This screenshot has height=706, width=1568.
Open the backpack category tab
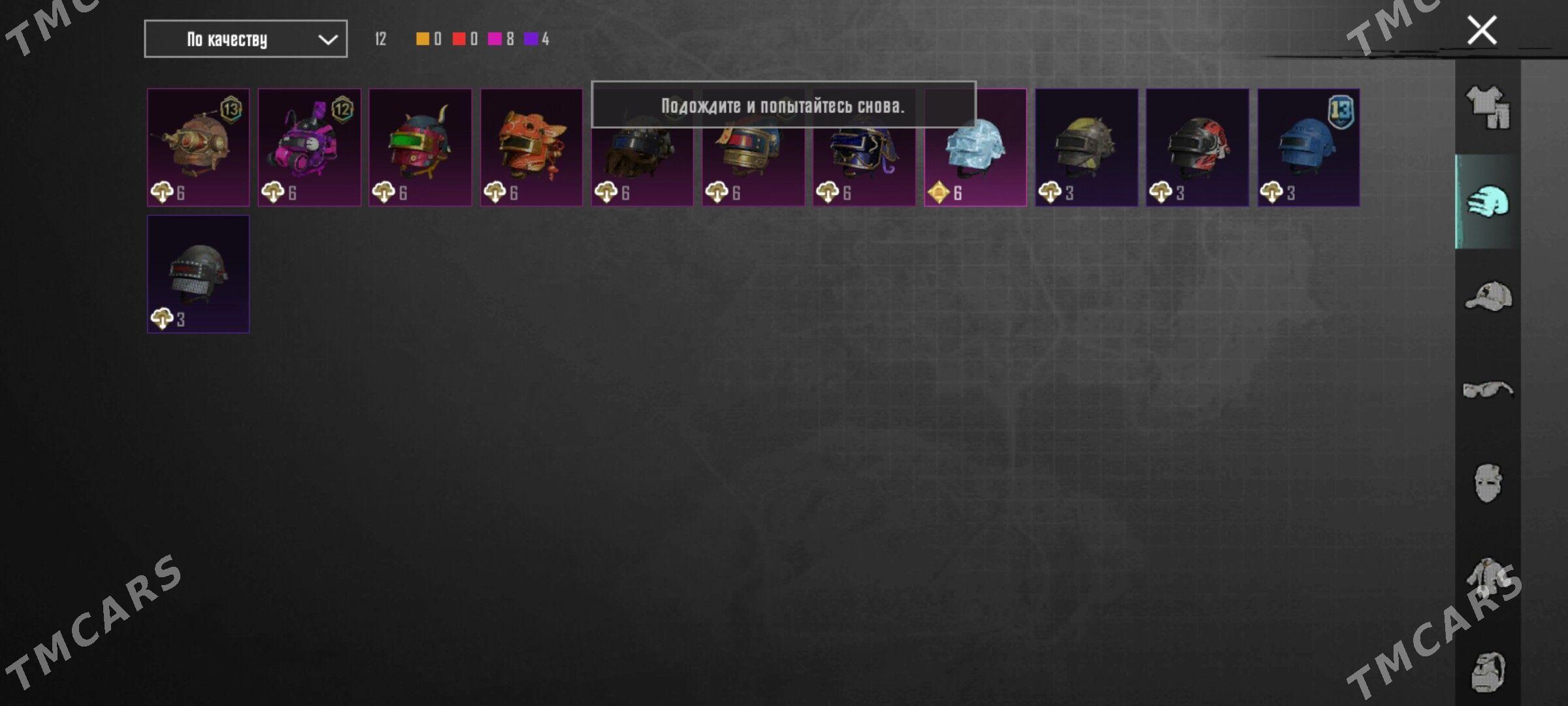pyautogui.click(x=1488, y=672)
